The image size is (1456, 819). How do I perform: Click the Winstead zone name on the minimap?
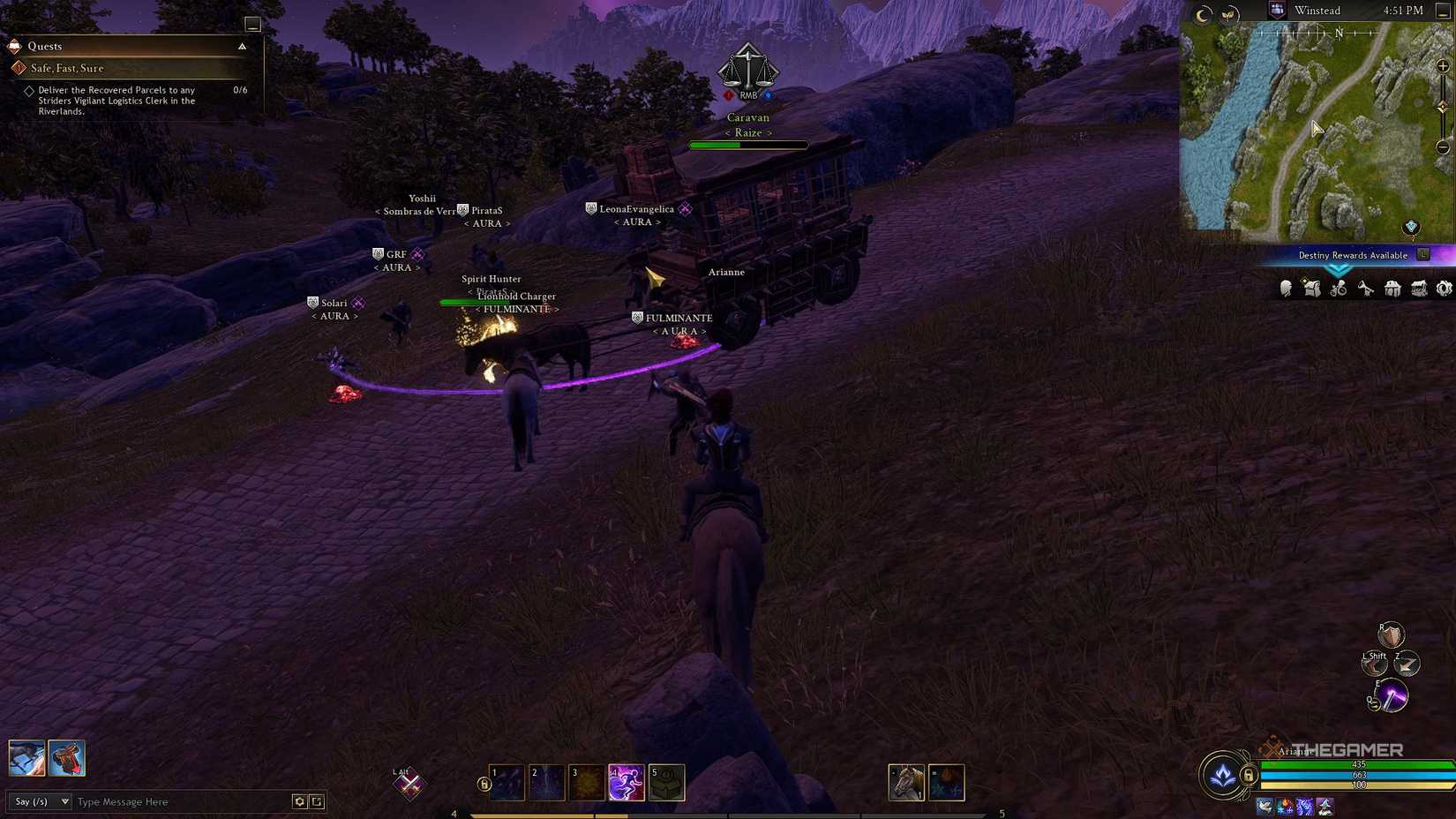[1317, 10]
